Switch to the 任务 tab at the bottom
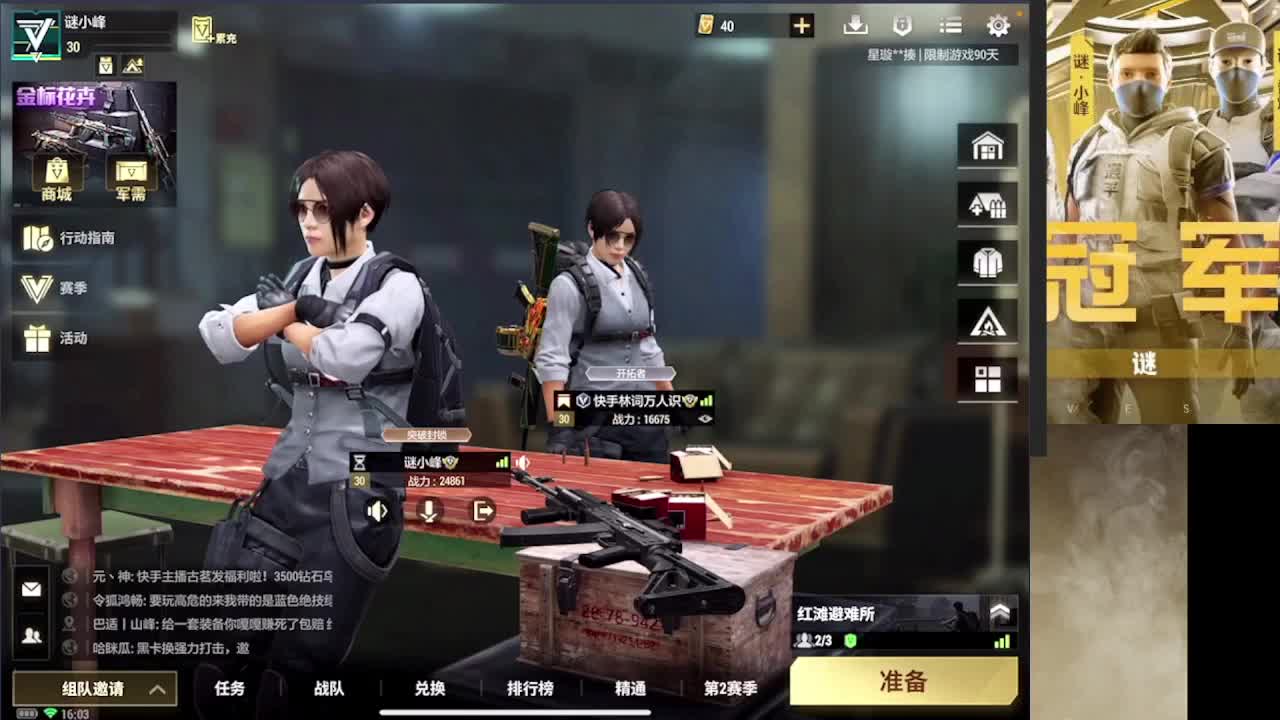This screenshot has height=720, width=1280. 231,689
